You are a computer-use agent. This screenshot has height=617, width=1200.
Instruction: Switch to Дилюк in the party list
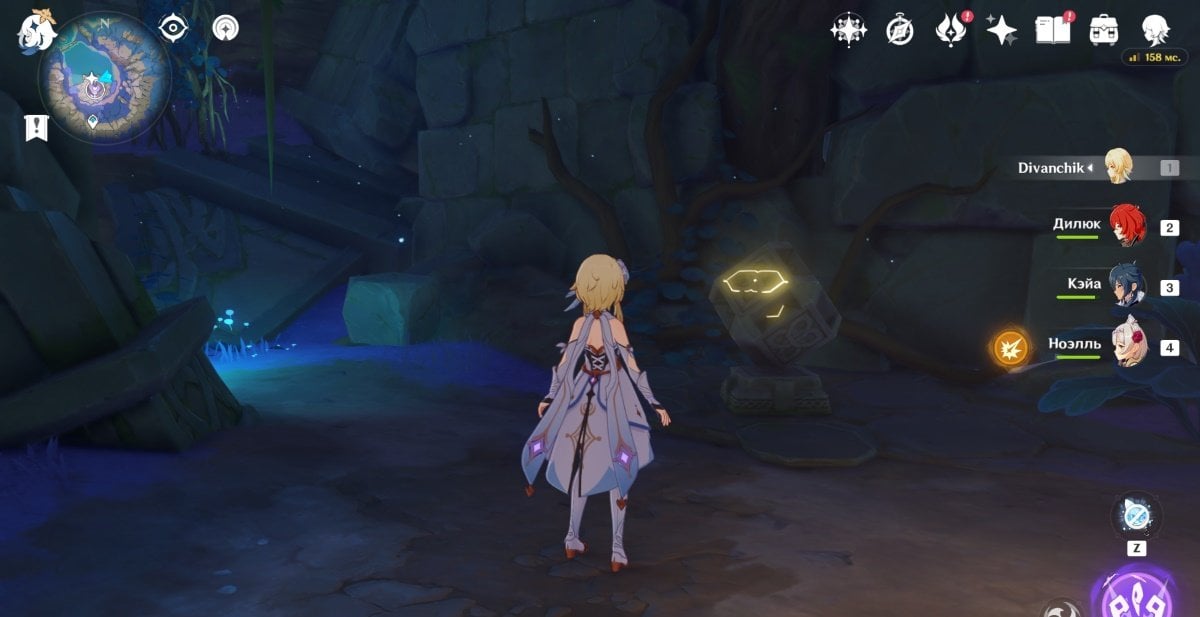click(1127, 227)
